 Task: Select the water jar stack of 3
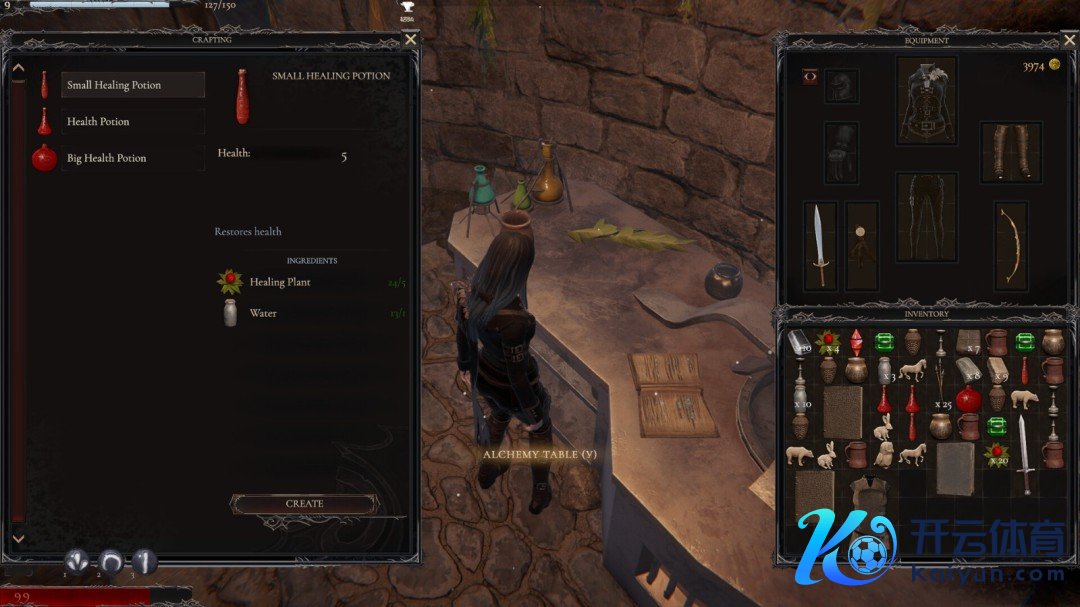pos(885,370)
